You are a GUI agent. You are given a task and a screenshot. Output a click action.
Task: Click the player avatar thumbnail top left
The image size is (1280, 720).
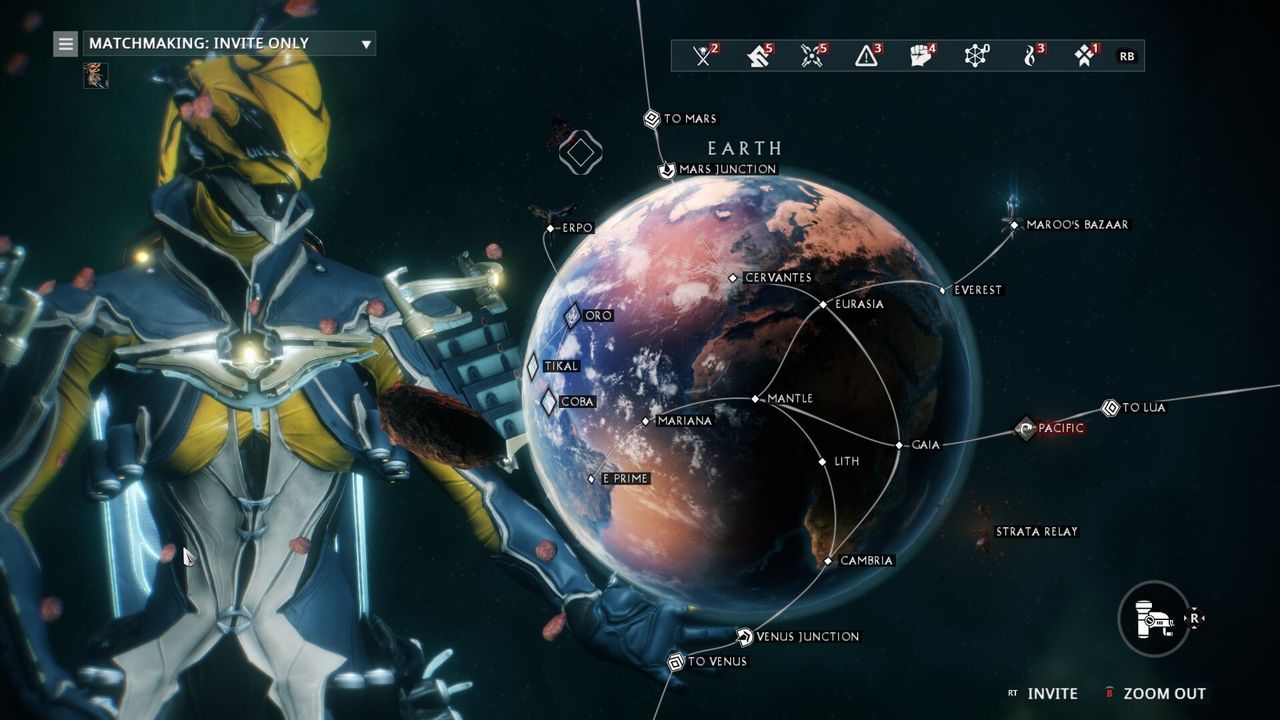click(96, 76)
